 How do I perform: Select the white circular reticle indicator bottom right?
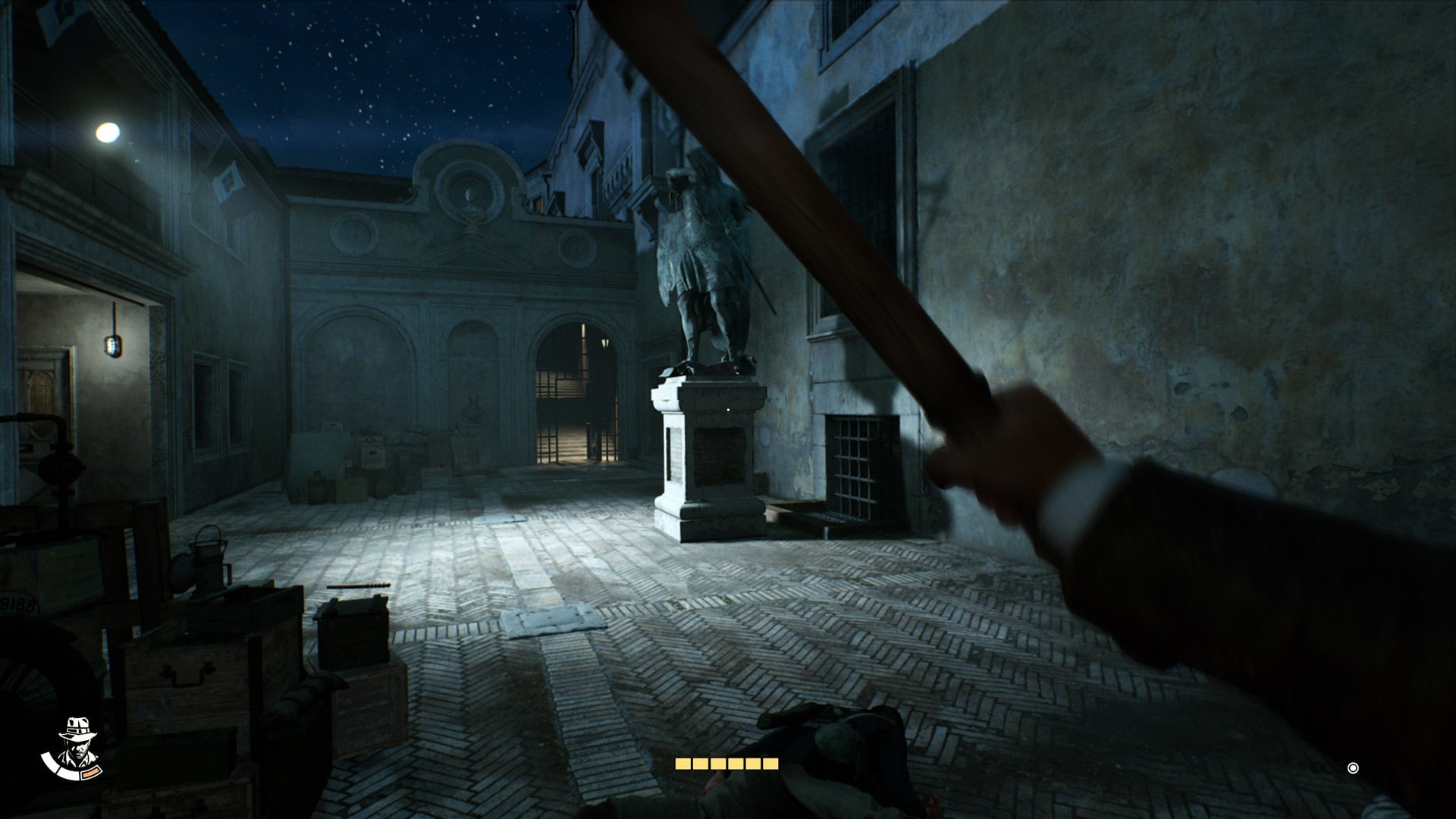[x=1353, y=768]
